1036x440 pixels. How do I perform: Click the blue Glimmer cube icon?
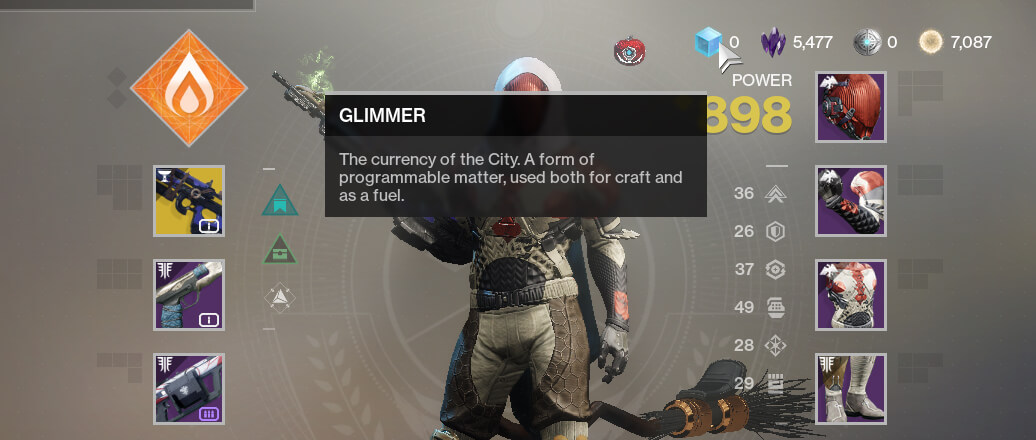click(708, 42)
